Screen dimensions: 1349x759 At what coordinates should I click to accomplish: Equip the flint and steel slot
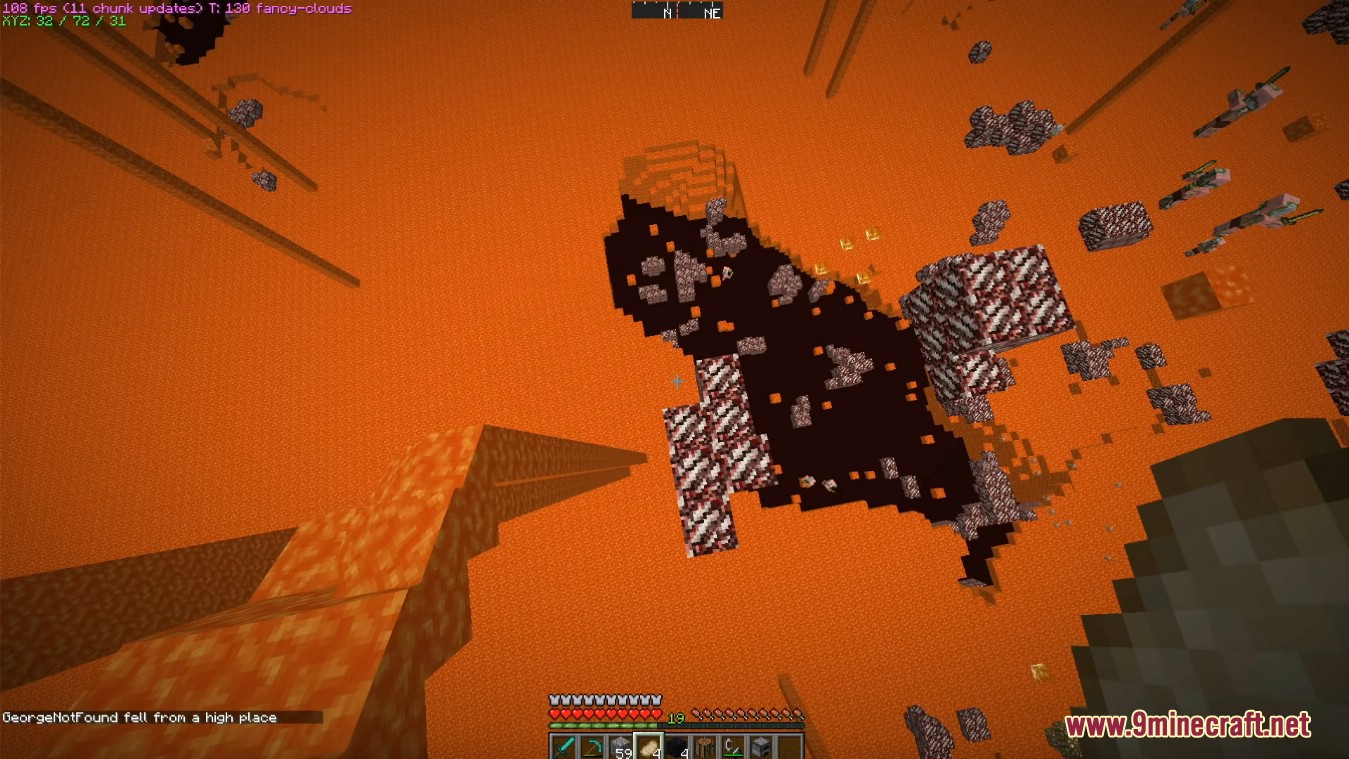point(733,747)
